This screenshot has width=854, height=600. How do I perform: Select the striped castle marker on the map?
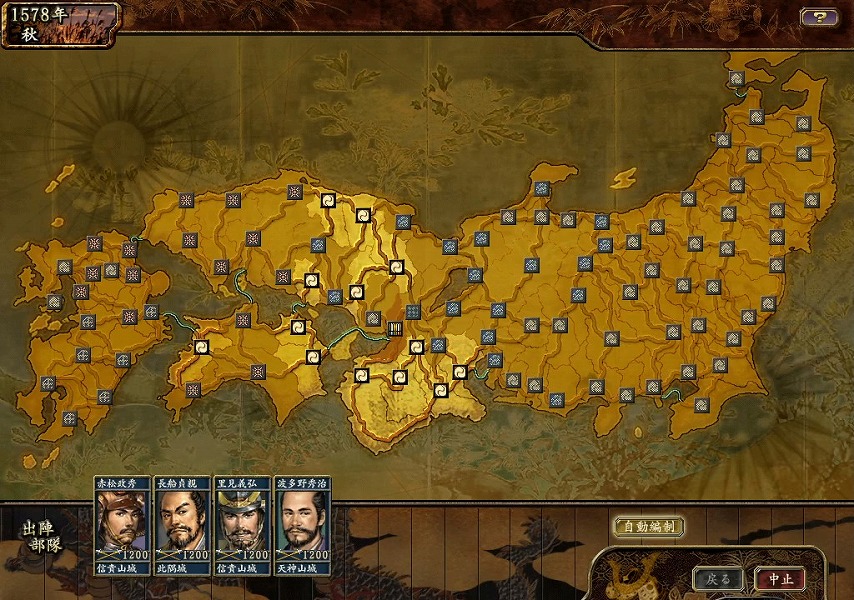coord(395,327)
